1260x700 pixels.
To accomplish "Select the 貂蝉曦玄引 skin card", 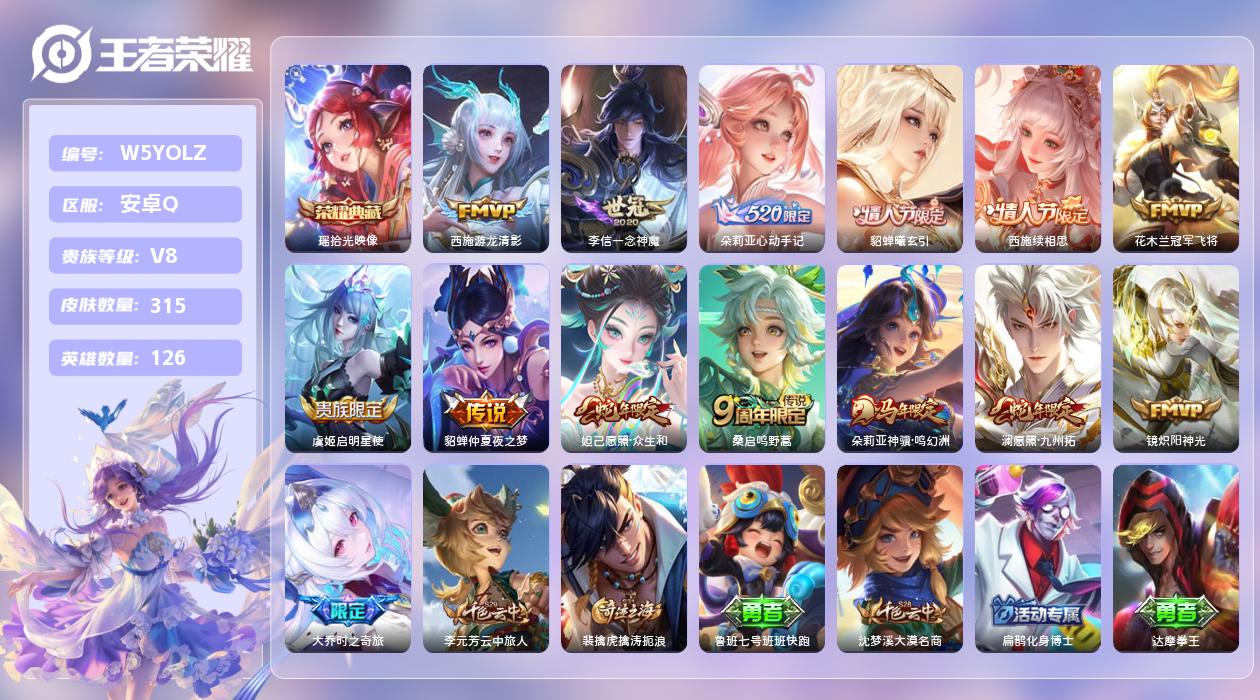I will tap(900, 158).
